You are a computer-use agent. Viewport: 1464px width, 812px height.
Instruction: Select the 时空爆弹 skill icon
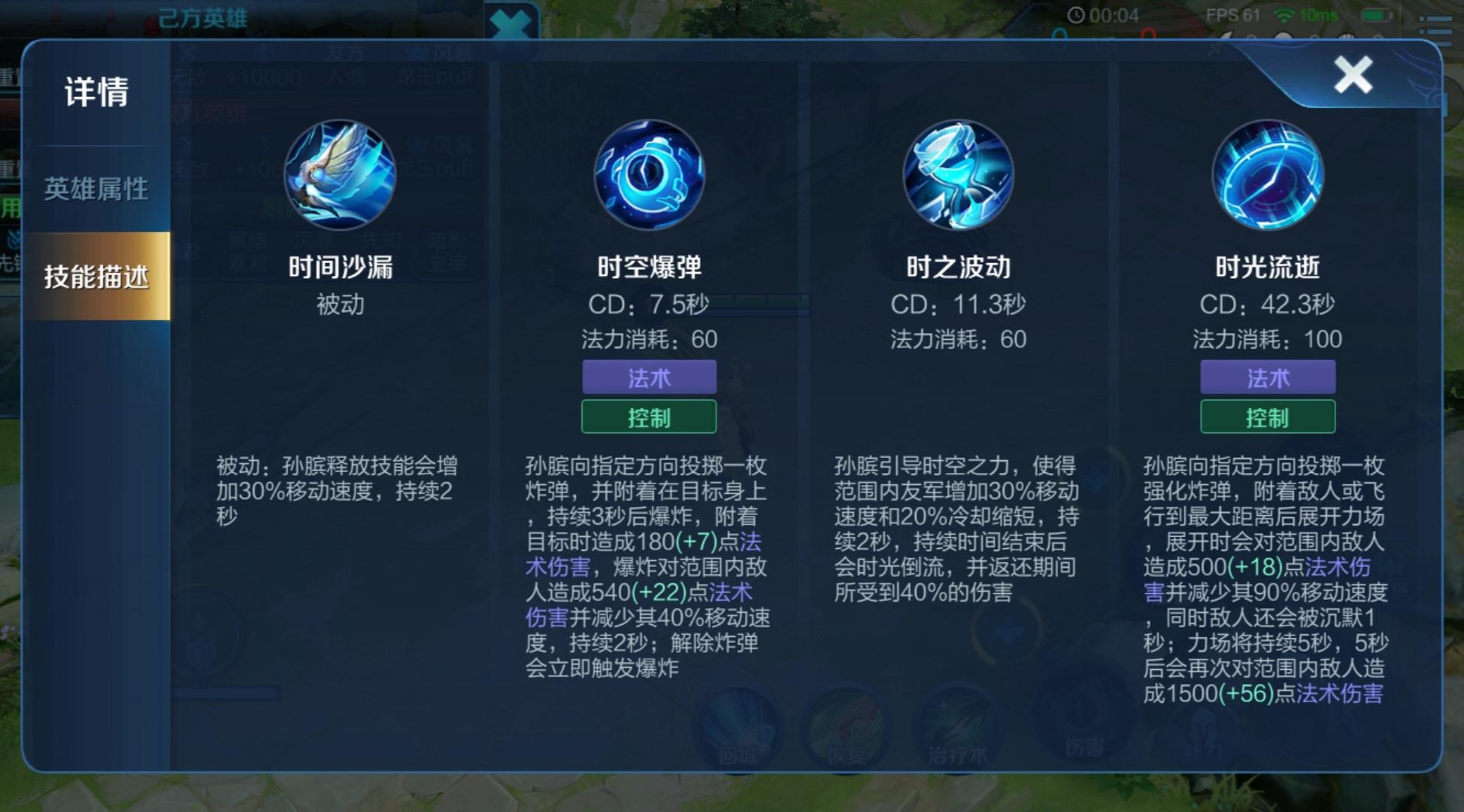(x=650, y=174)
